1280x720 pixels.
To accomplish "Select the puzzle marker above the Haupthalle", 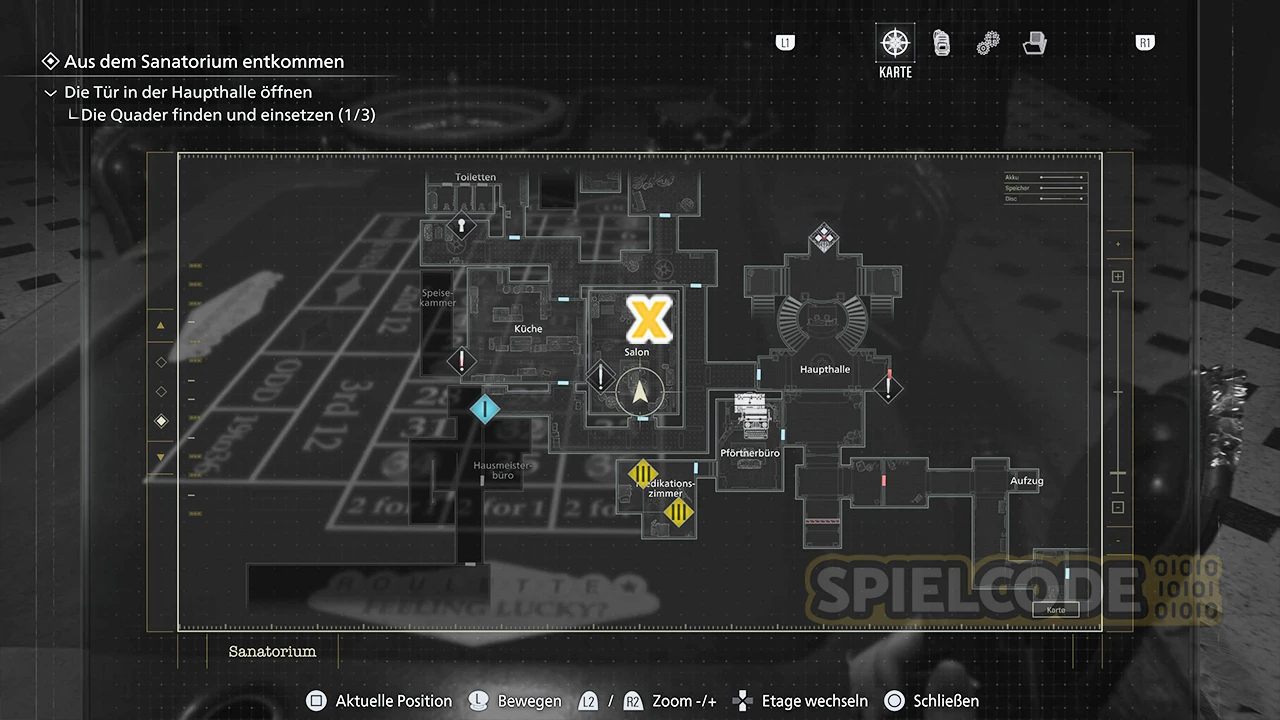I will [823, 238].
